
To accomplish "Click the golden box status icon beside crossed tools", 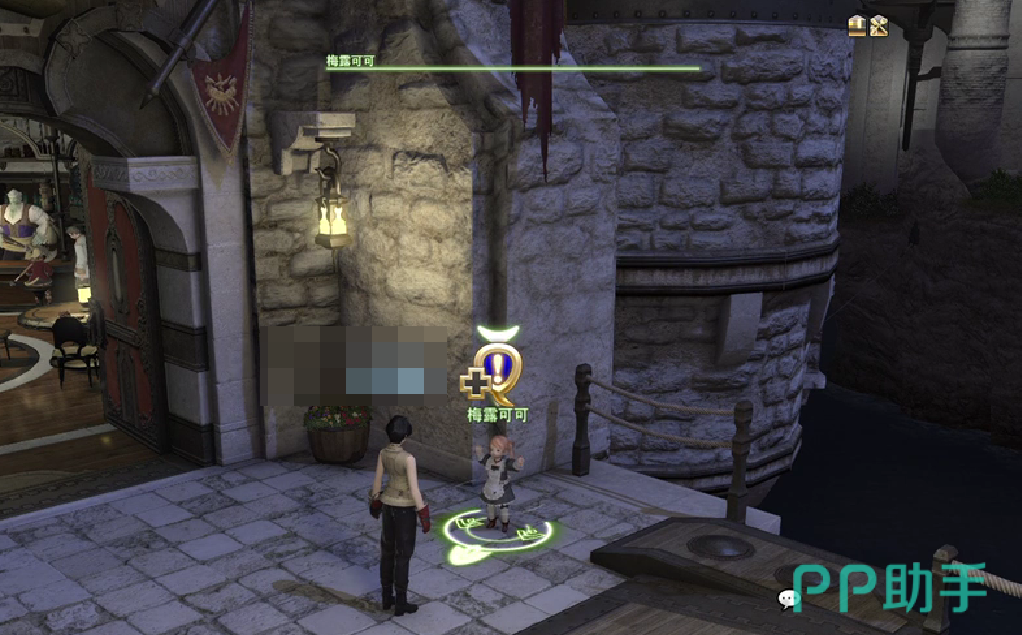I will 857,26.
